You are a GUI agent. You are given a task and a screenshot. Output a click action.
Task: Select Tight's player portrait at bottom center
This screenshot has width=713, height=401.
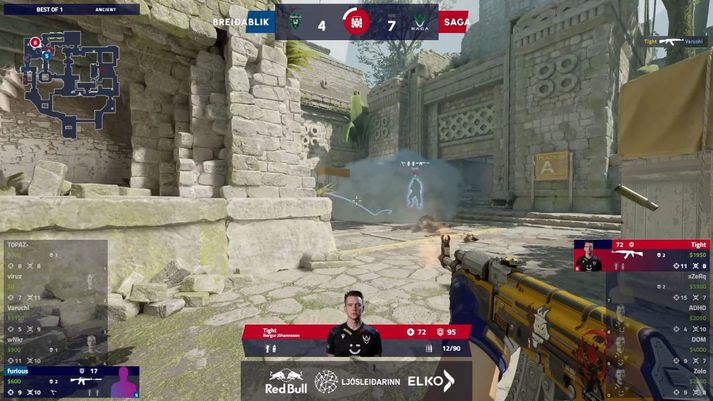click(x=354, y=340)
